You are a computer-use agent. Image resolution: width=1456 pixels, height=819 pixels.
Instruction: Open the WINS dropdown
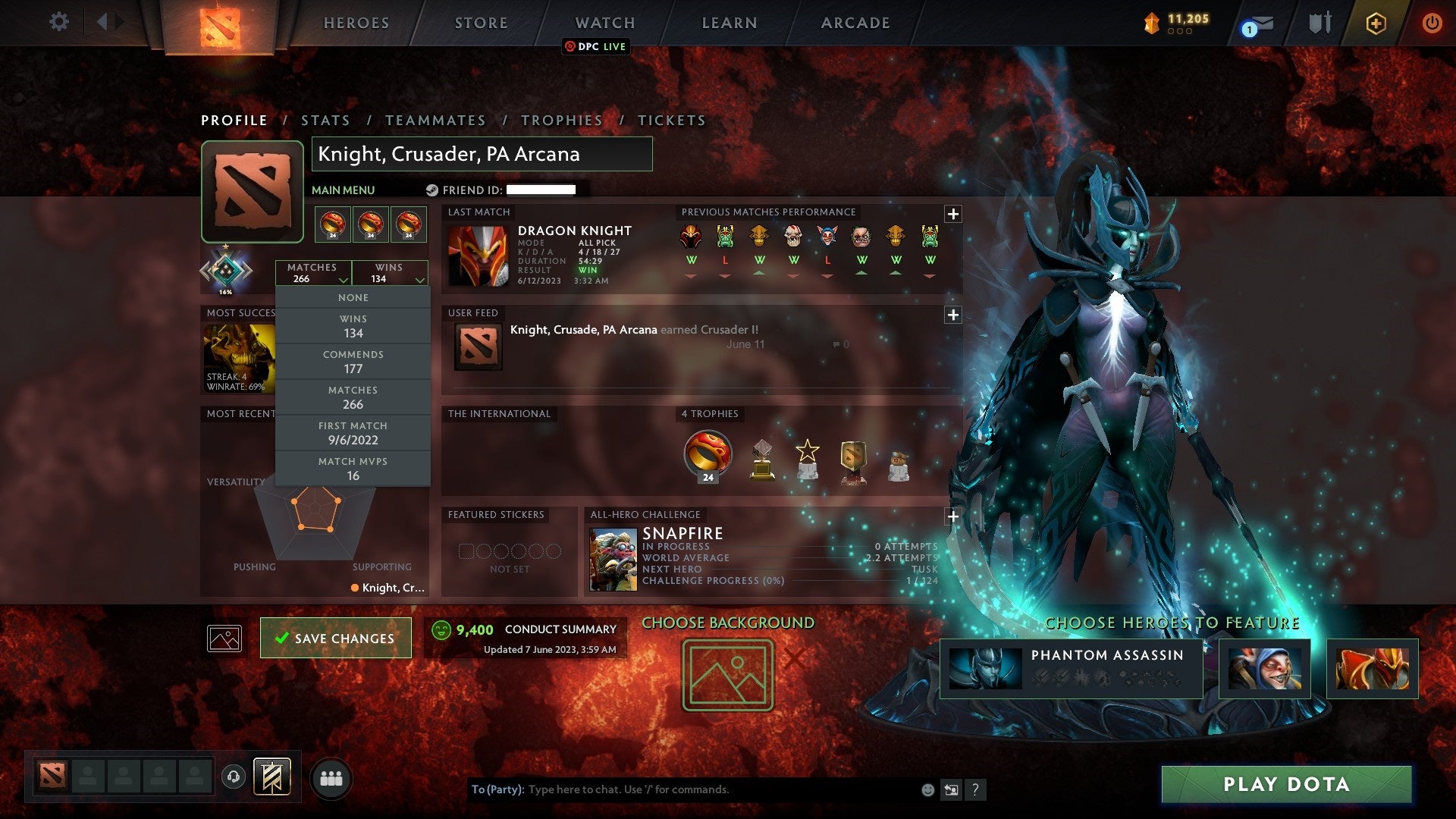390,273
